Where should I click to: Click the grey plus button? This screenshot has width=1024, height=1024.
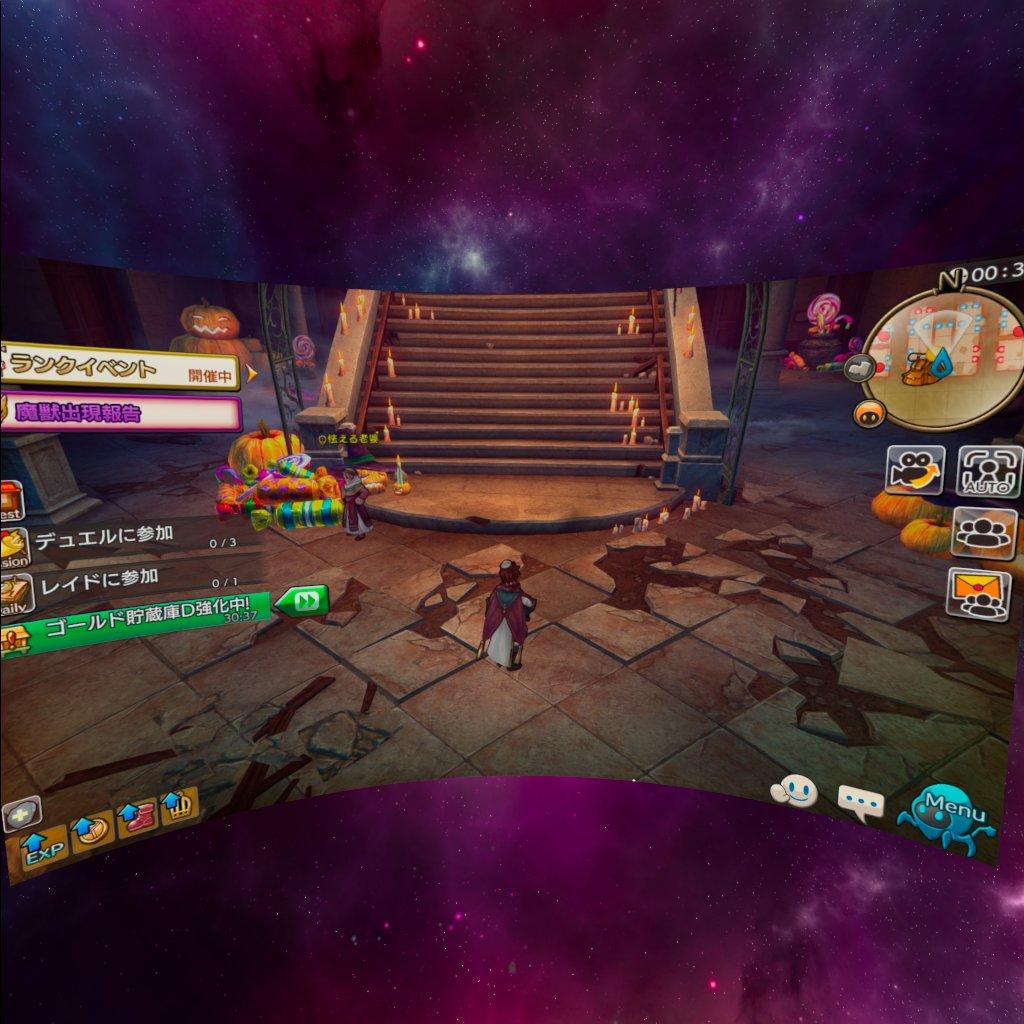(20, 814)
